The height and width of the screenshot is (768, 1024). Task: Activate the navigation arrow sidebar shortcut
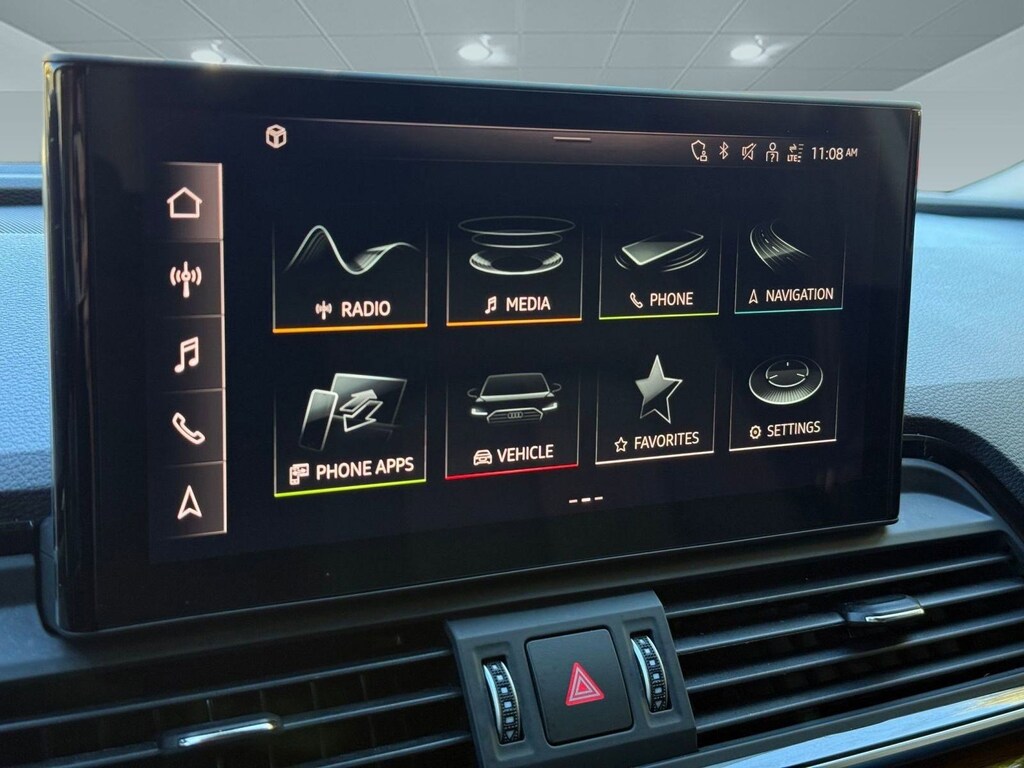[x=188, y=503]
